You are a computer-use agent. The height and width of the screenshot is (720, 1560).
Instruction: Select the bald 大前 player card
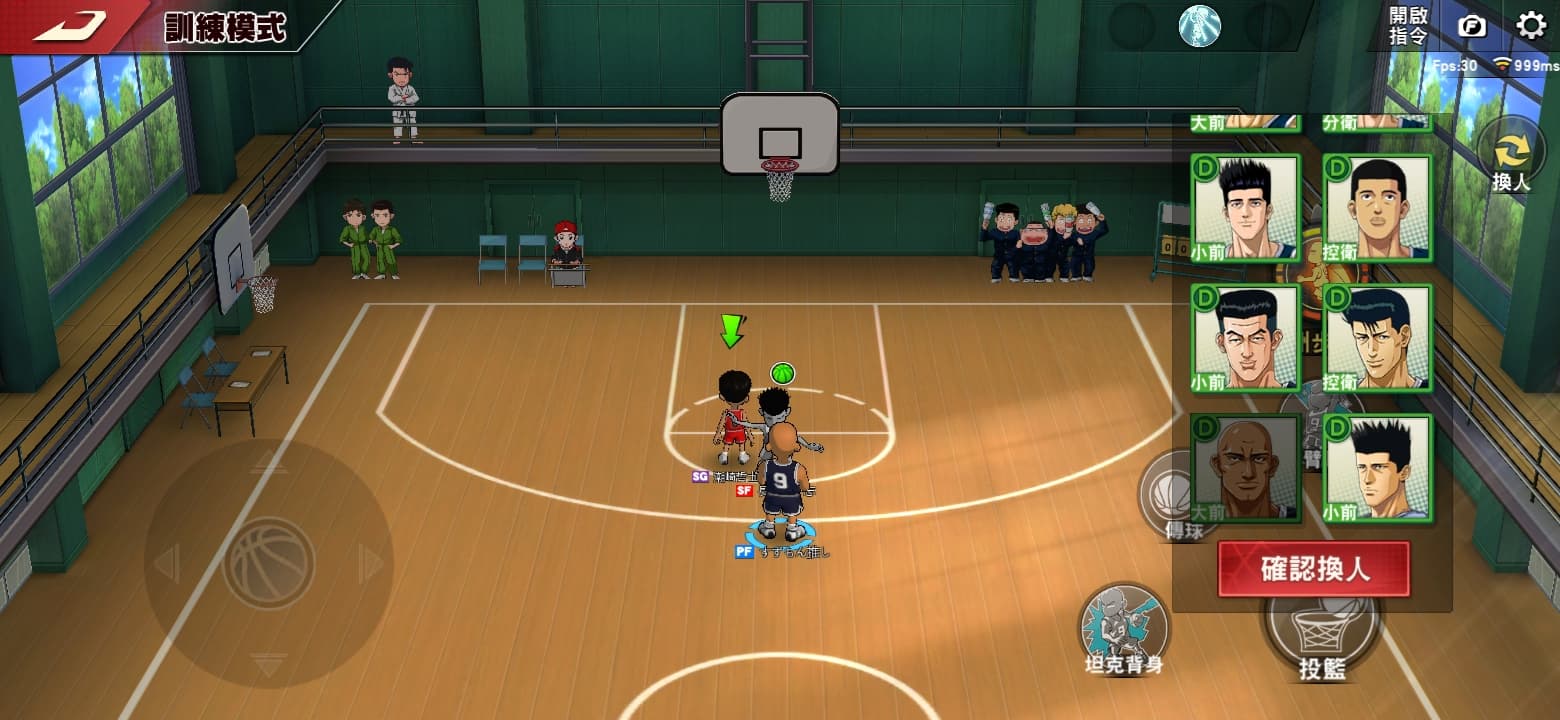[1245, 468]
